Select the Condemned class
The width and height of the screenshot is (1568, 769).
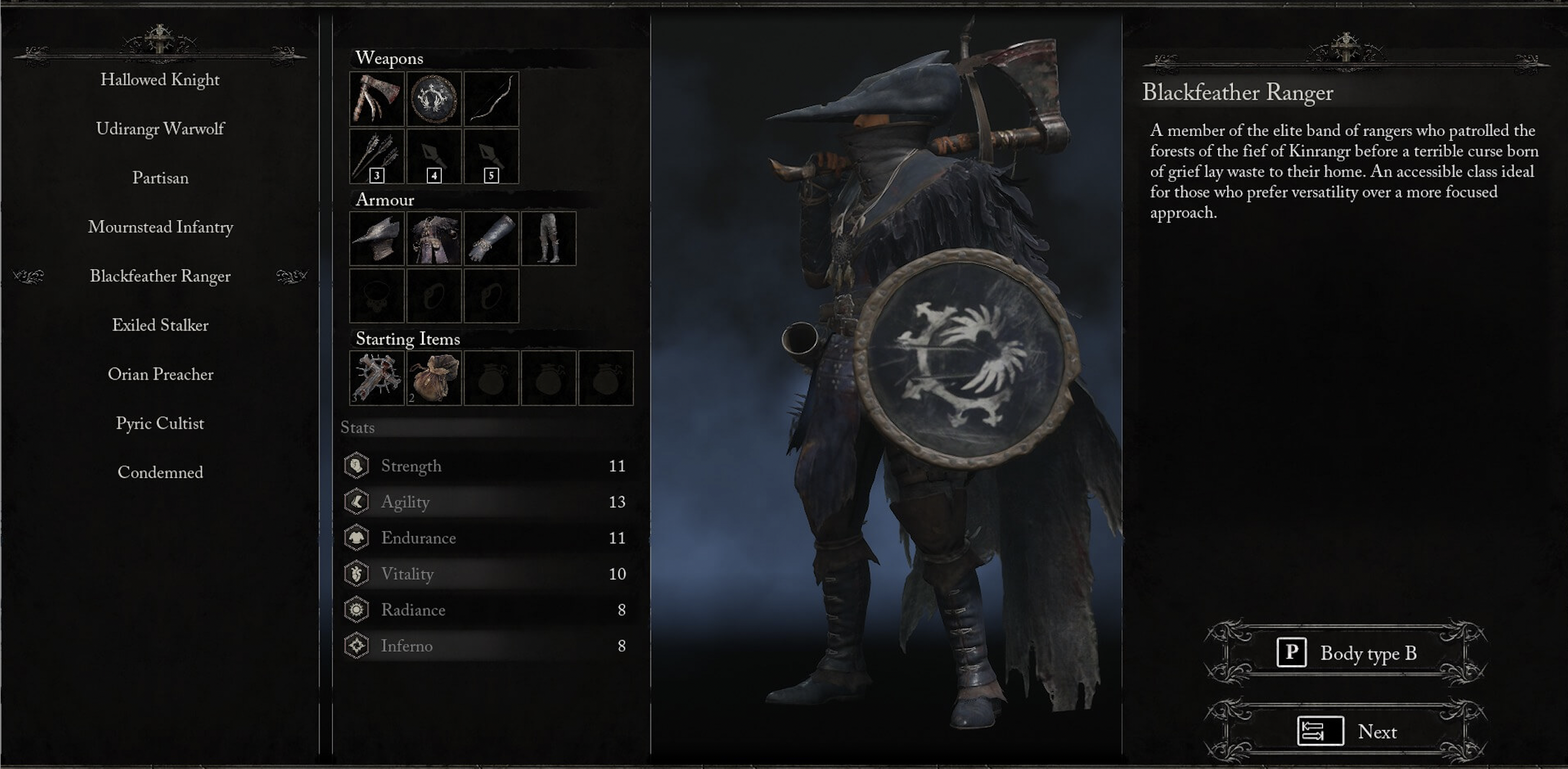161,472
